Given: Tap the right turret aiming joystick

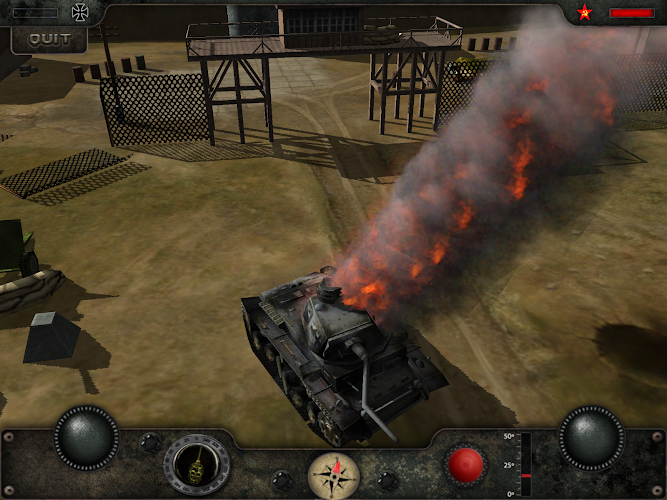Looking at the screenshot, I should click(x=591, y=437).
